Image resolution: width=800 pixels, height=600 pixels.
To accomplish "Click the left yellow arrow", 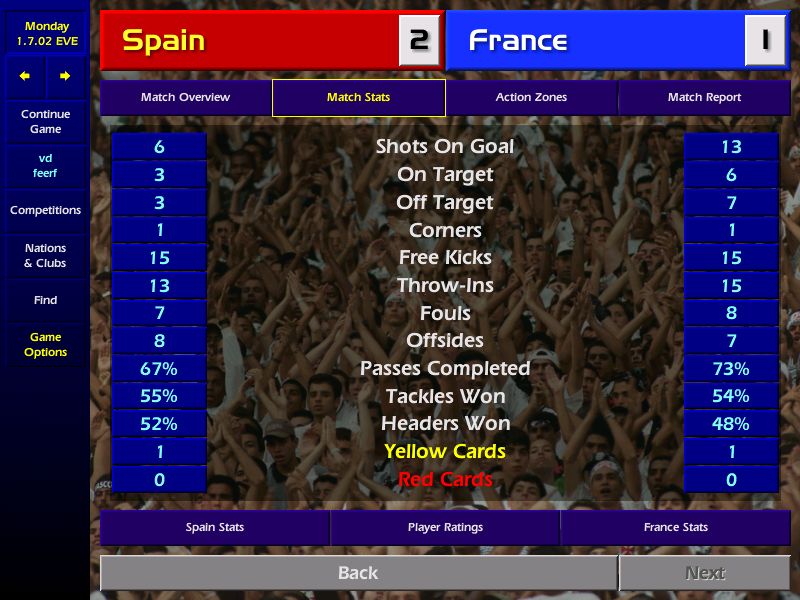I will pyautogui.click(x=25, y=76).
